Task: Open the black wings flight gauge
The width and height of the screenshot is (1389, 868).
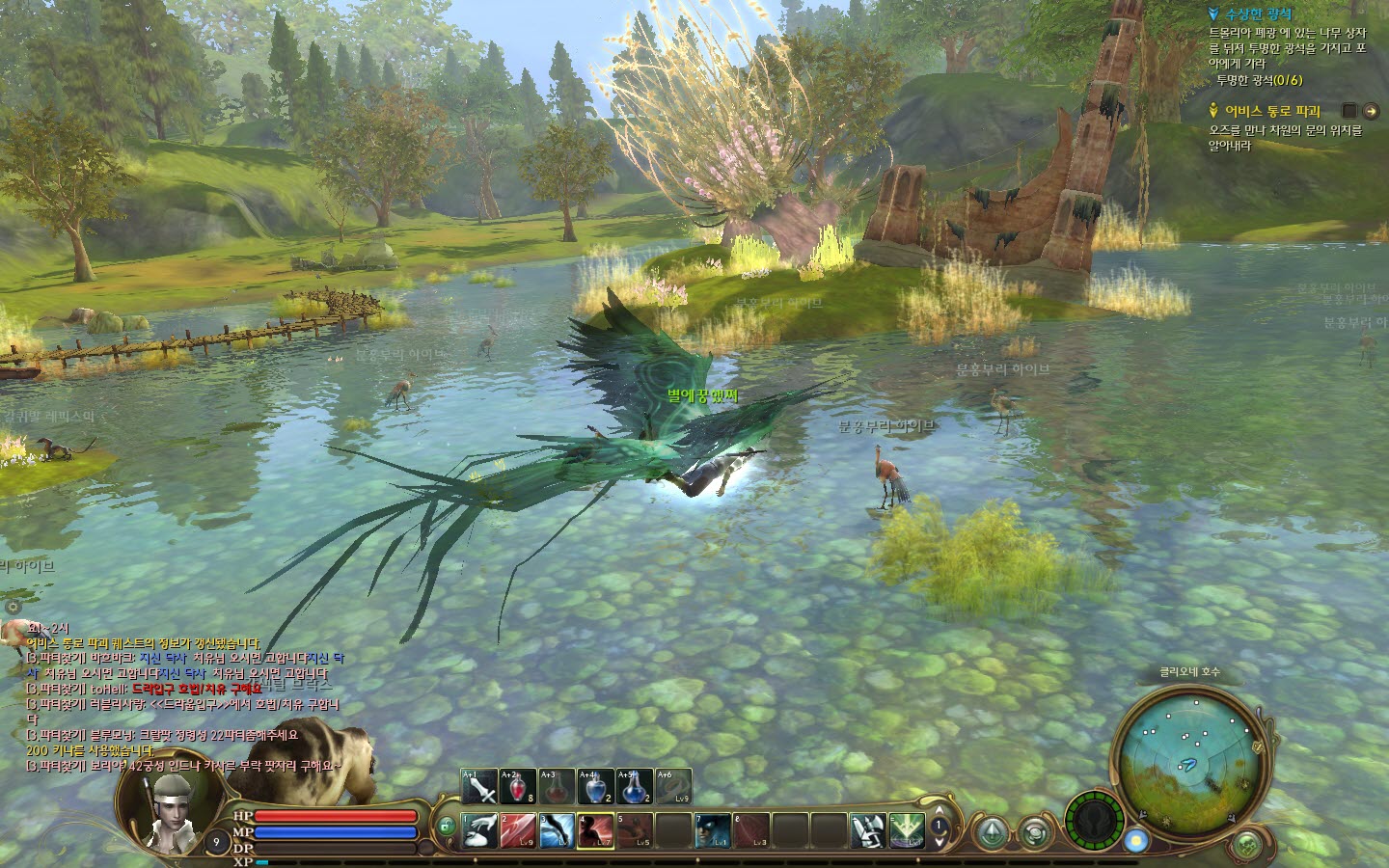Action: [1094, 821]
